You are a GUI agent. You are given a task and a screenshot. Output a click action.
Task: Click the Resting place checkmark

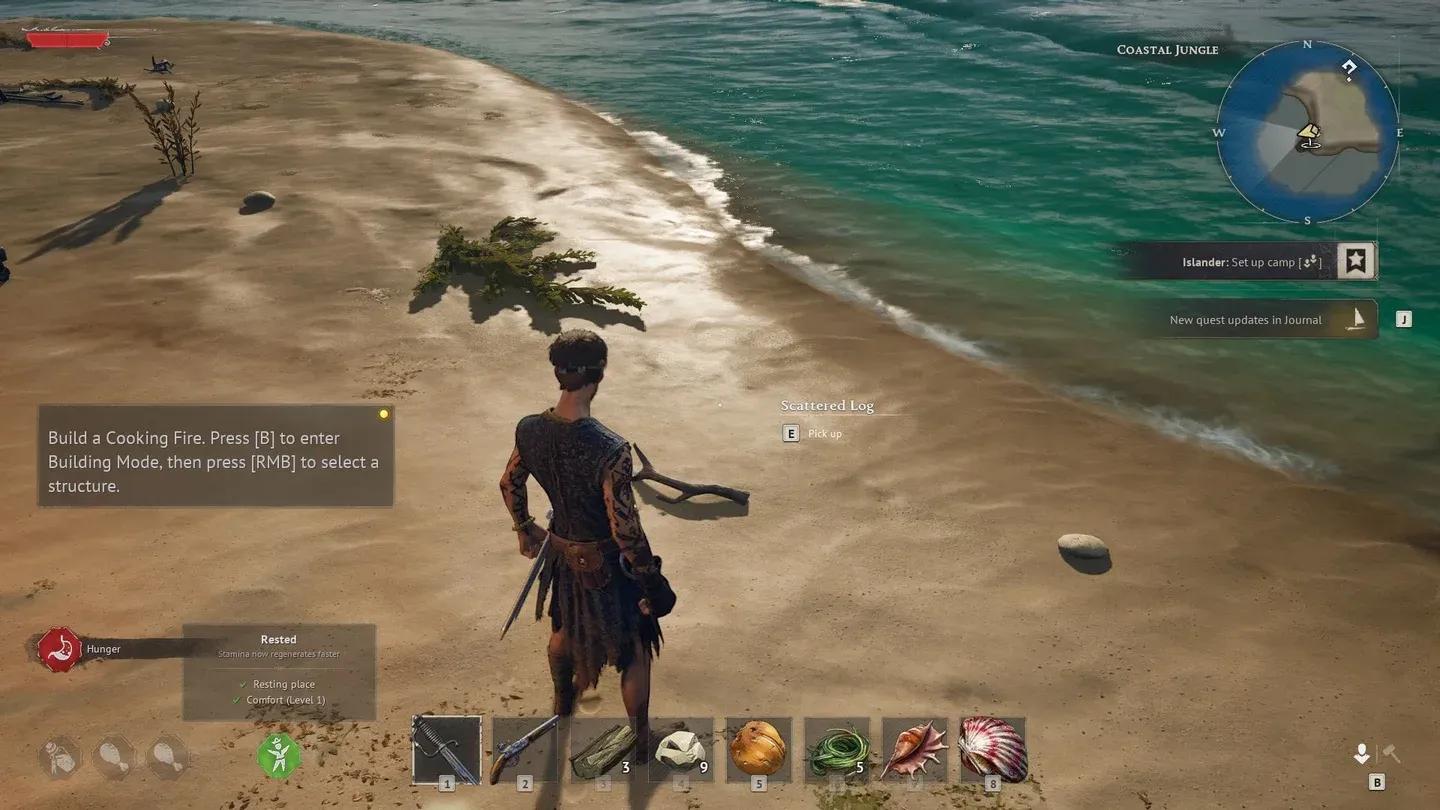(x=243, y=684)
